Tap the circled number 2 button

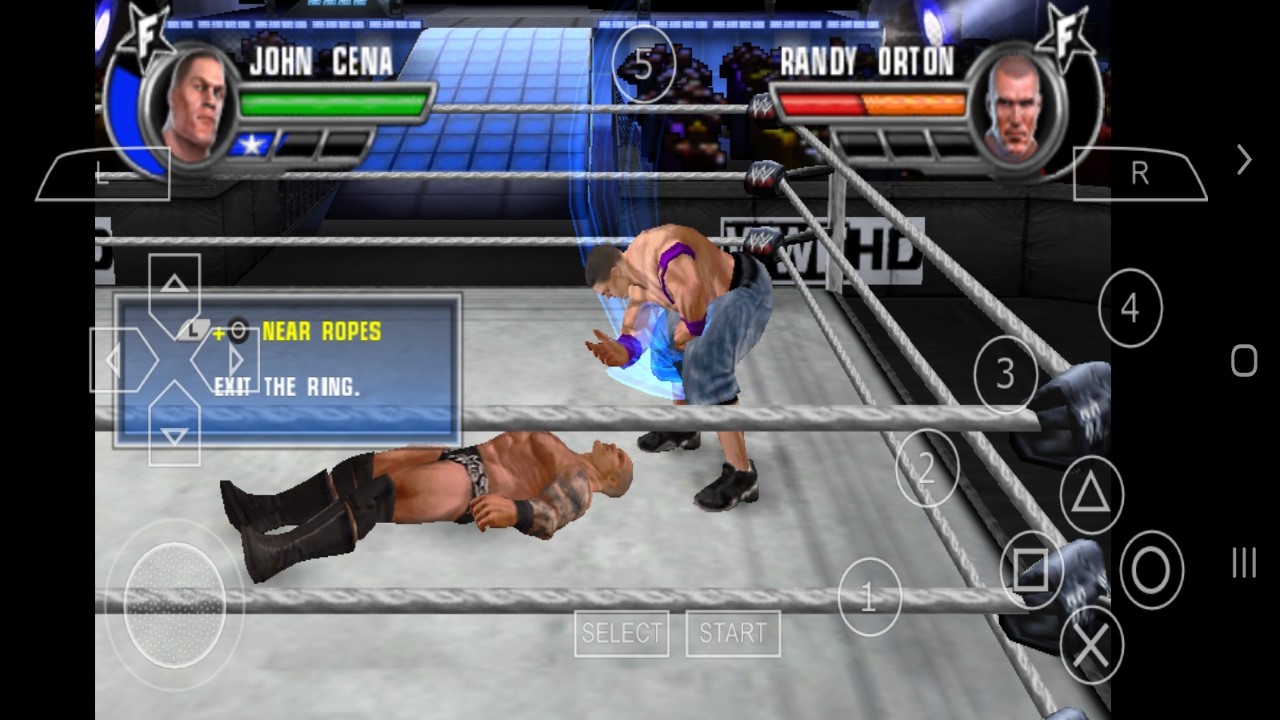pyautogui.click(x=927, y=468)
